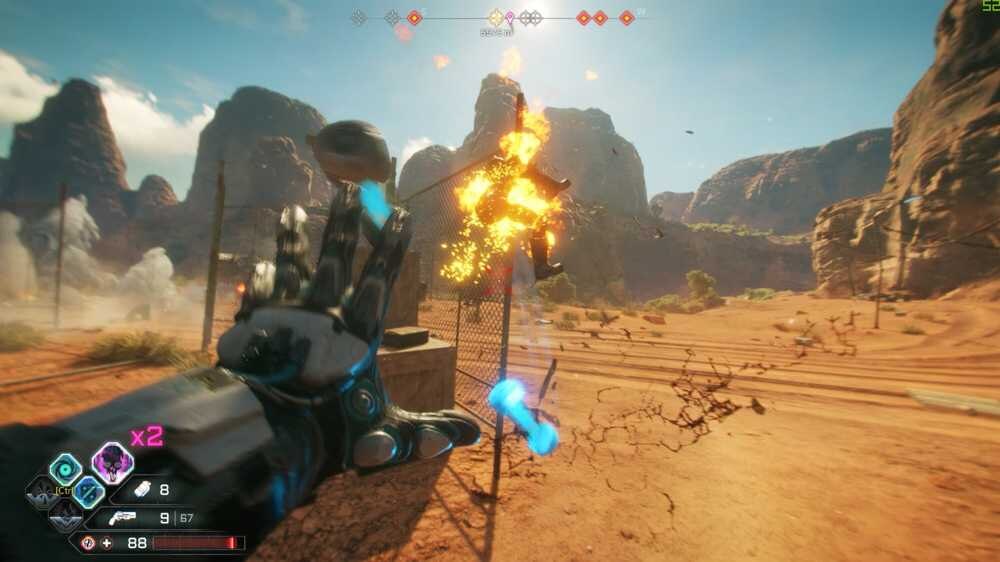Viewport: 1000px width, 562px height.
Task: Select the teal vortex ability icon
Action: 66,469
